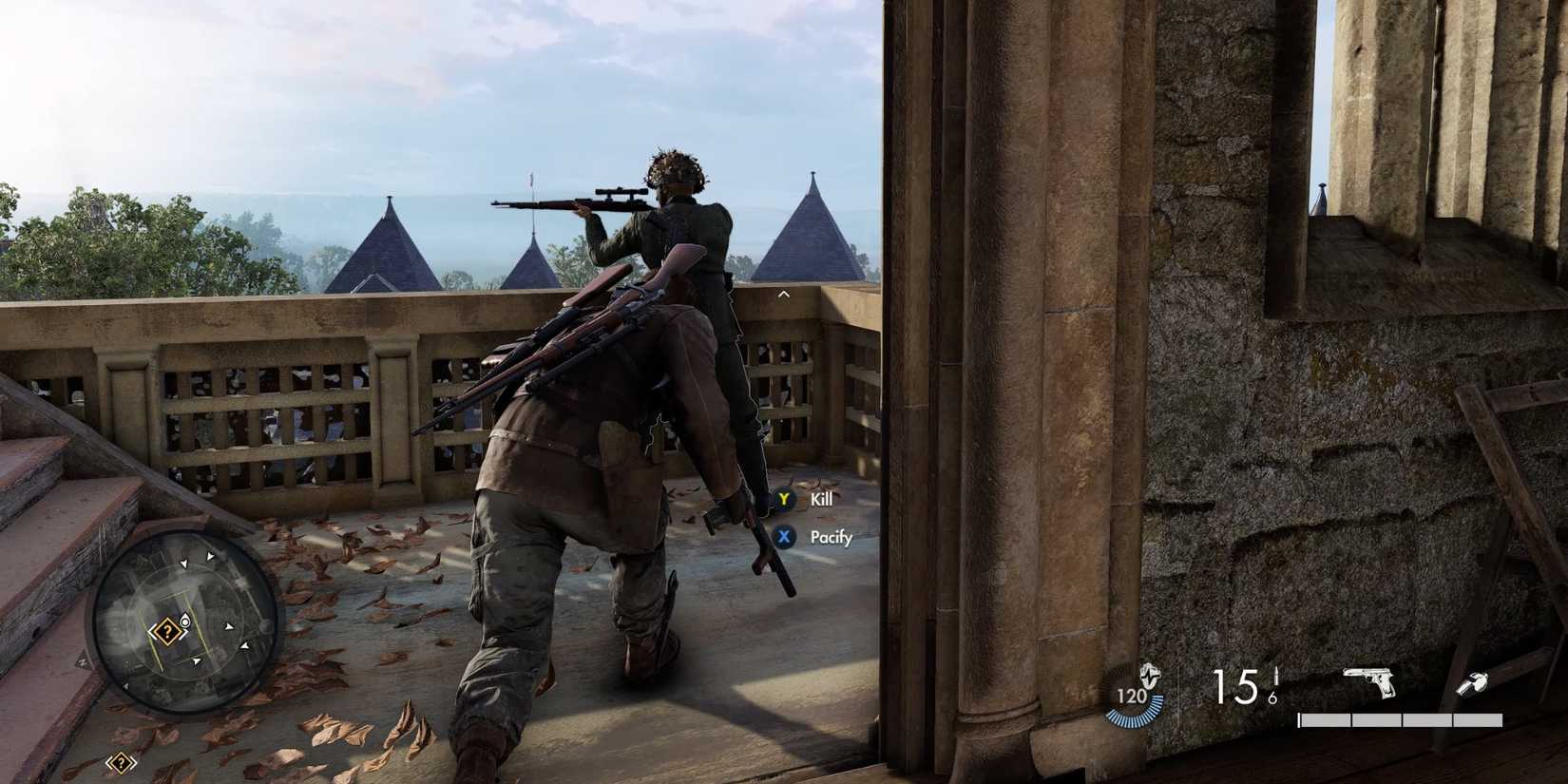Click the teardrop sound marker on the minimap
Screen dimensions: 1568x784
[x=185, y=621]
